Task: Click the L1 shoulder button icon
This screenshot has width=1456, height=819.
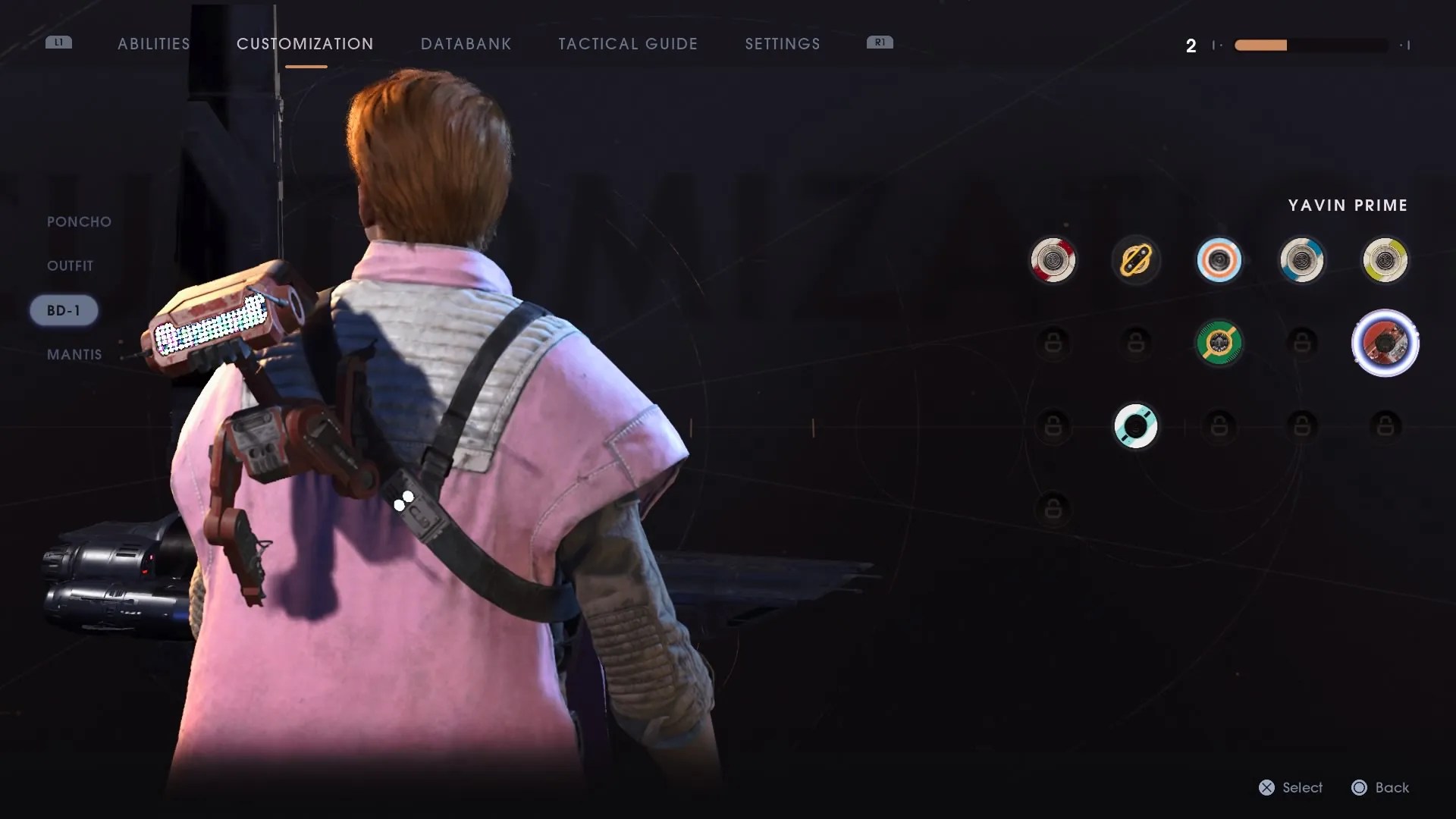Action: 59,43
